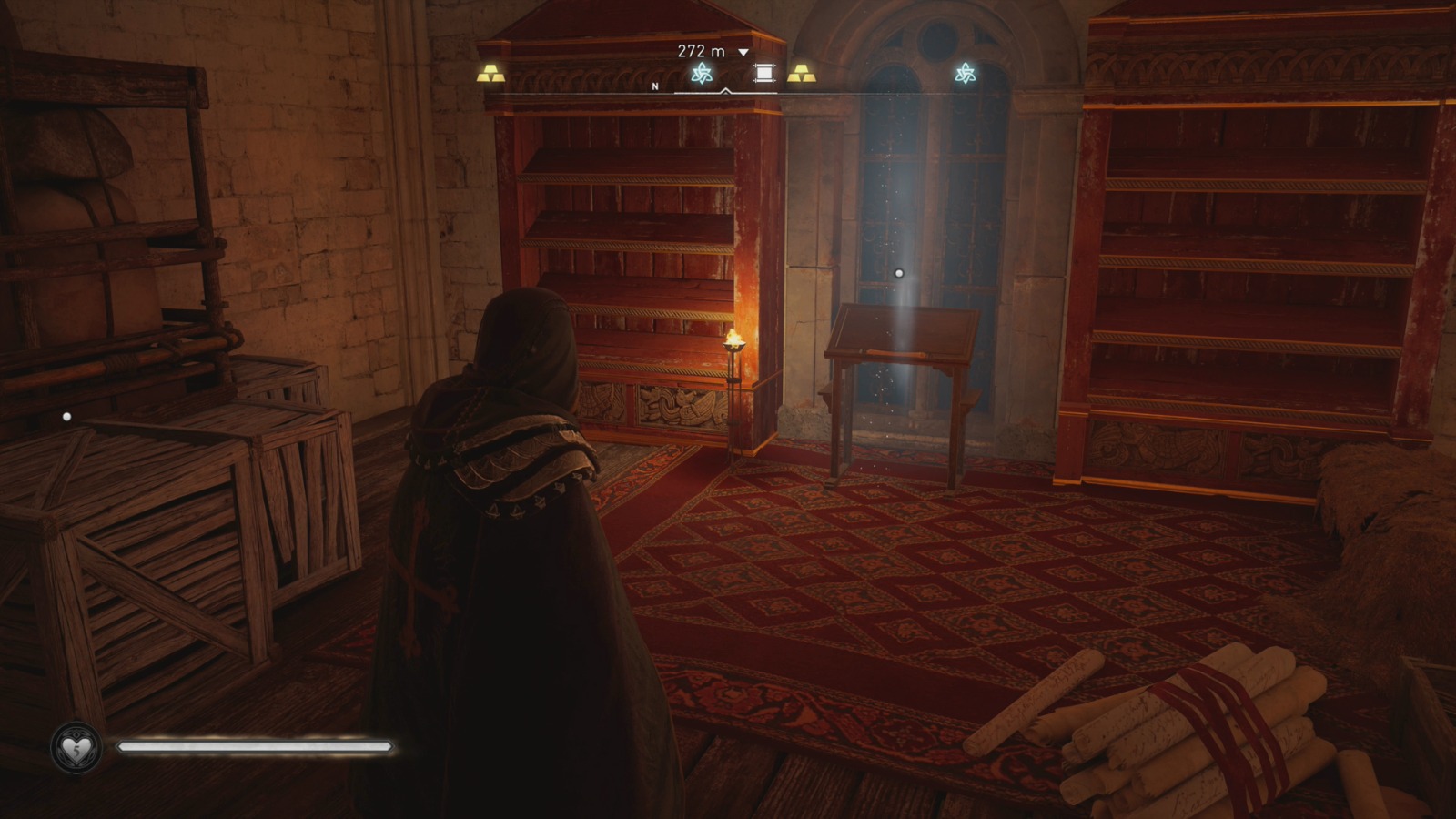Click the second gold ingot wealth marker

[803, 73]
